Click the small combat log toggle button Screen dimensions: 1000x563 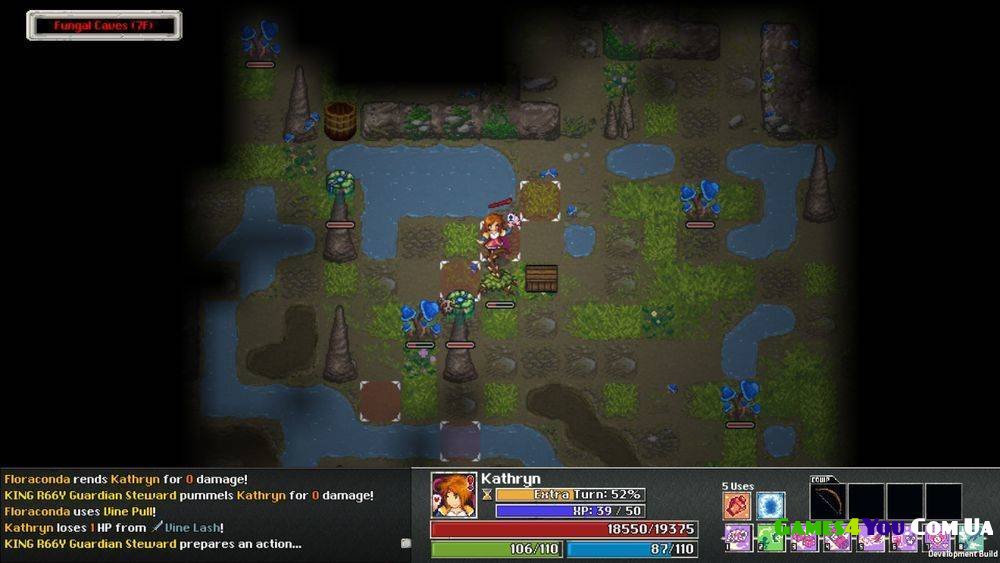[406, 543]
